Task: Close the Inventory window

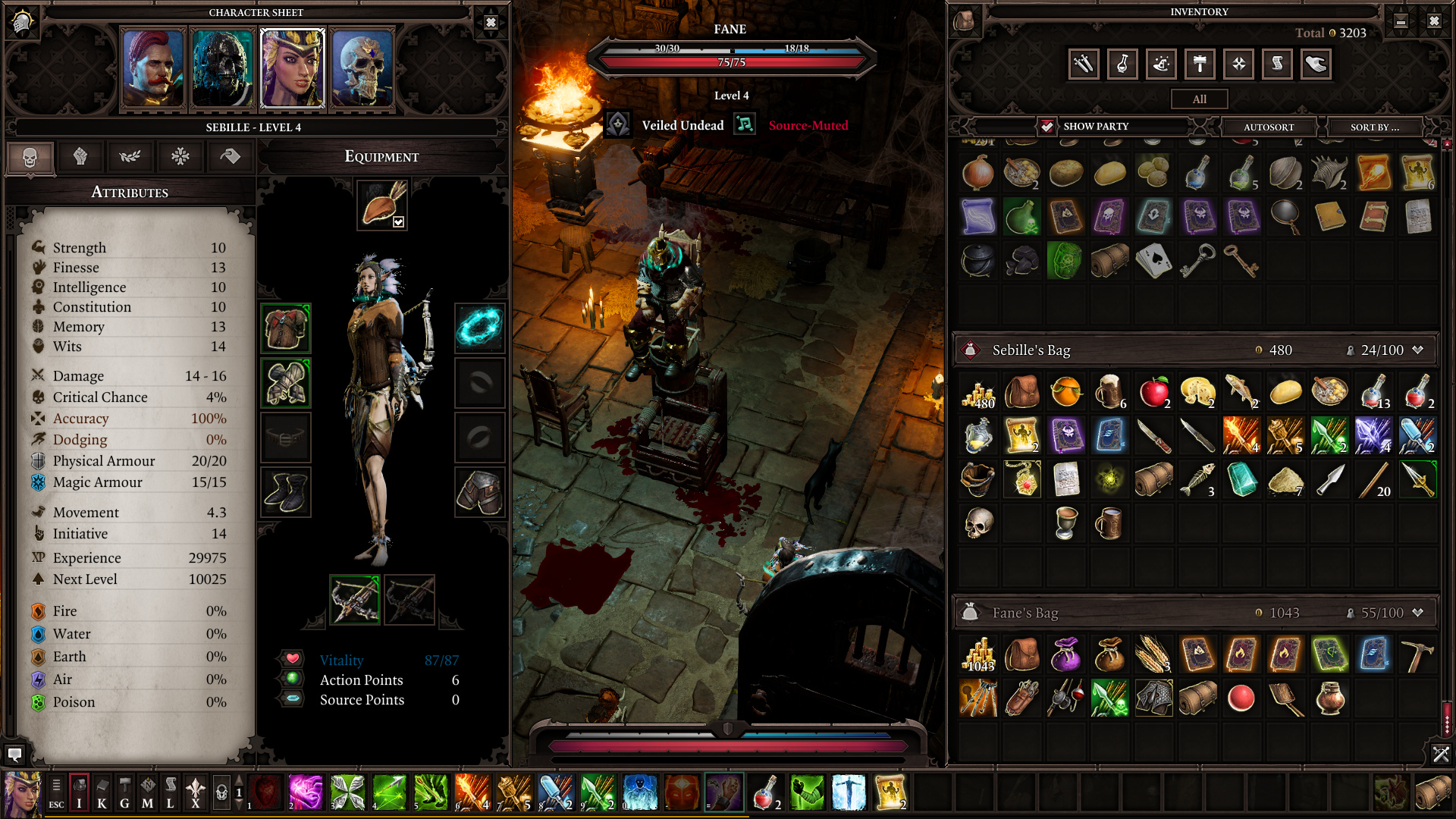Action: pyautogui.click(x=1434, y=21)
